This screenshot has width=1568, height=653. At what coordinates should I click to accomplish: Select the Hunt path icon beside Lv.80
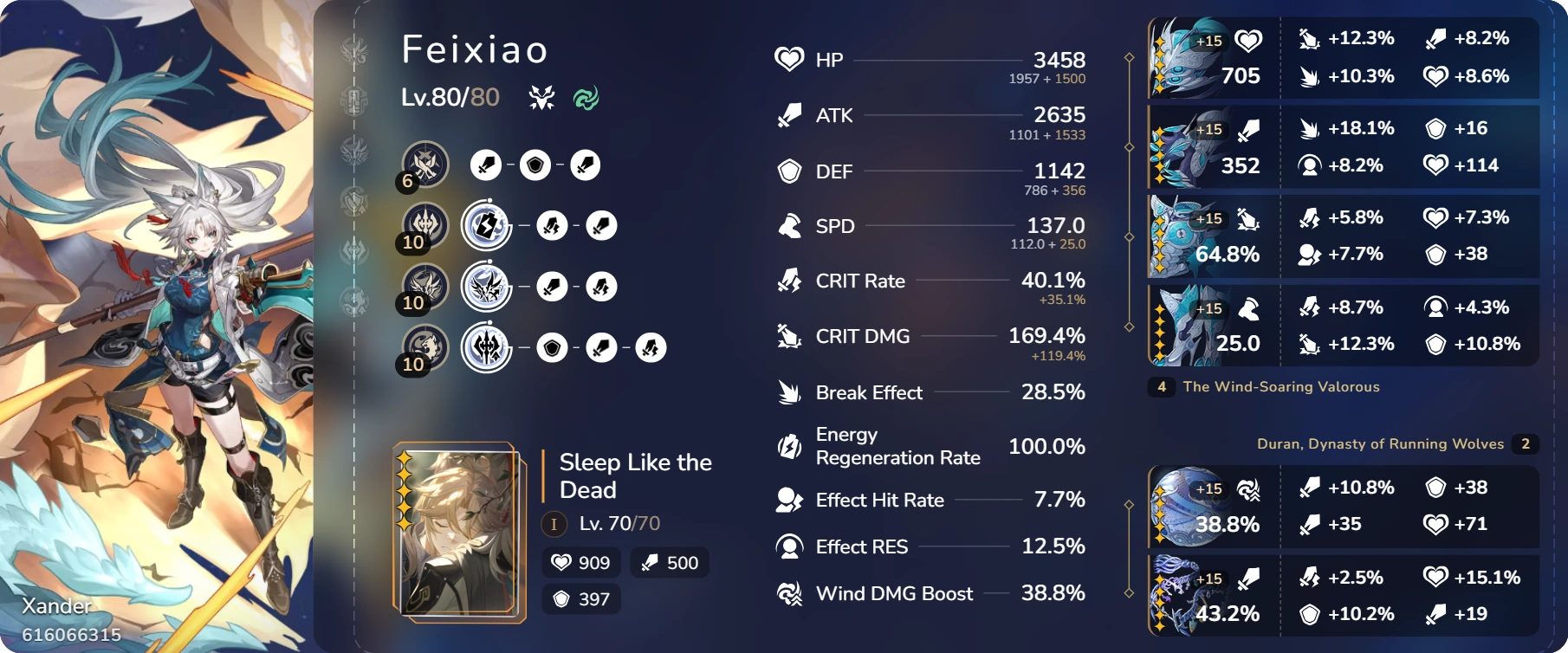pyautogui.click(x=541, y=97)
